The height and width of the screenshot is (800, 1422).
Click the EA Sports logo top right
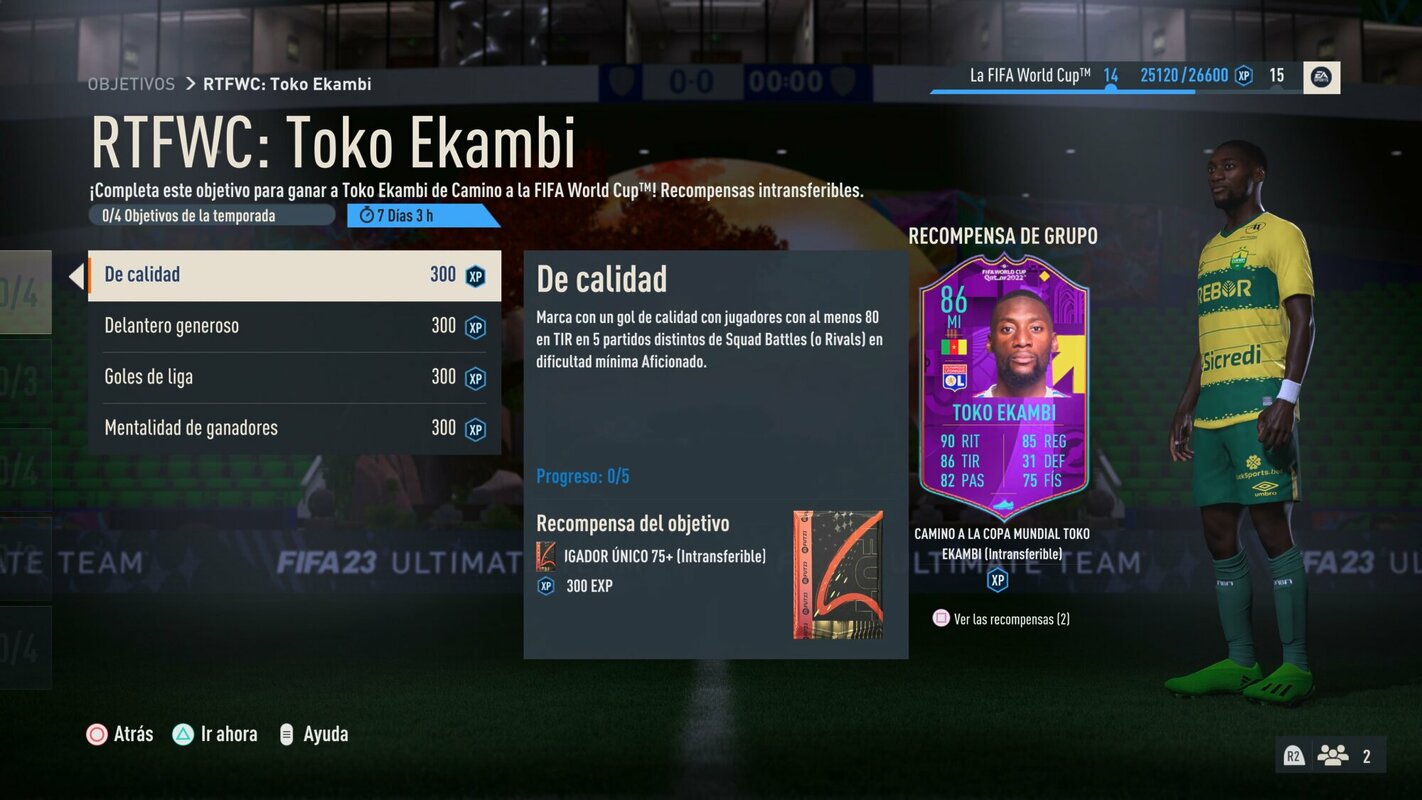[x=1320, y=76]
